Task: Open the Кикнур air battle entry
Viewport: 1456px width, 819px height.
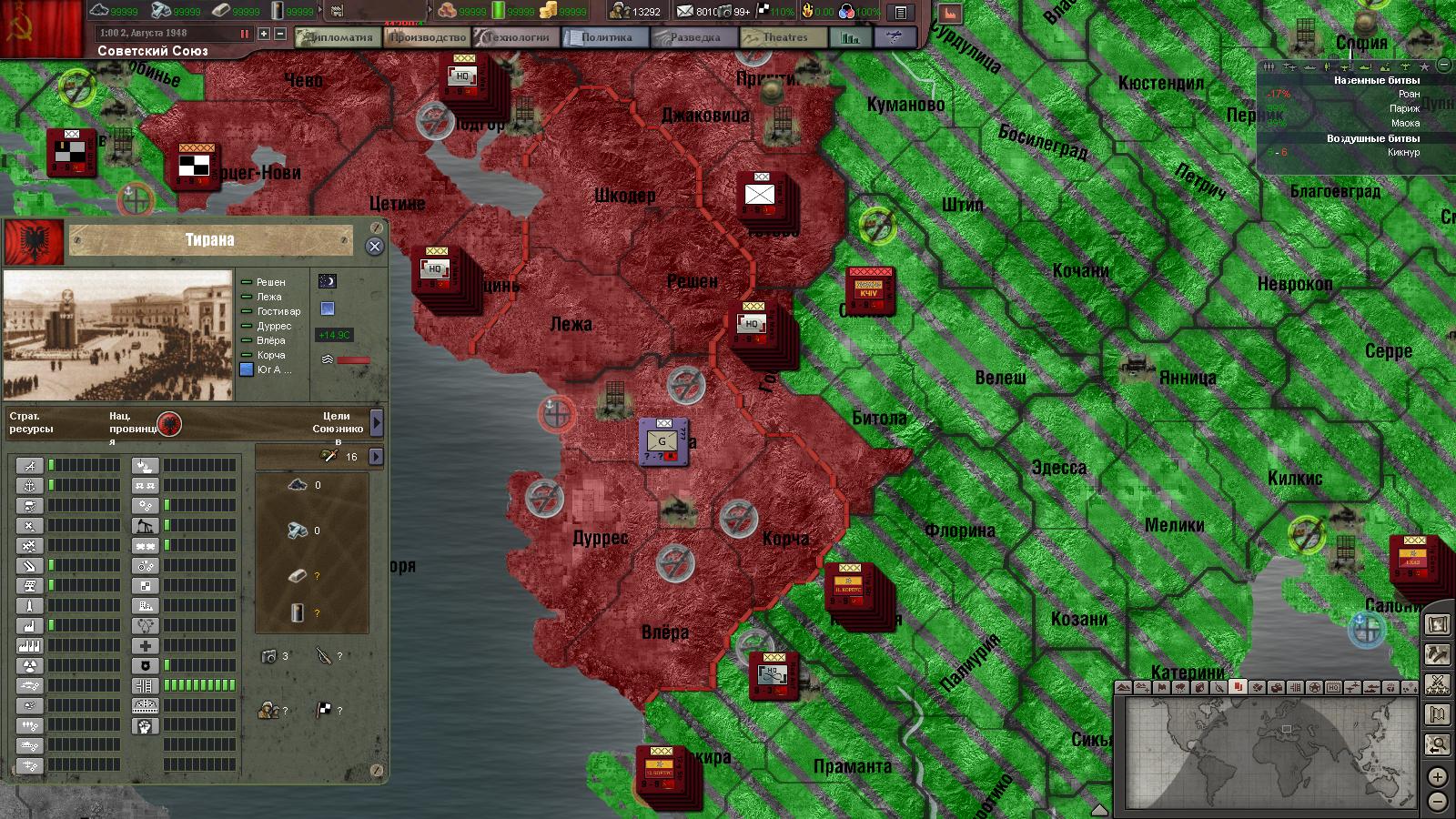Action: click(1403, 152)
